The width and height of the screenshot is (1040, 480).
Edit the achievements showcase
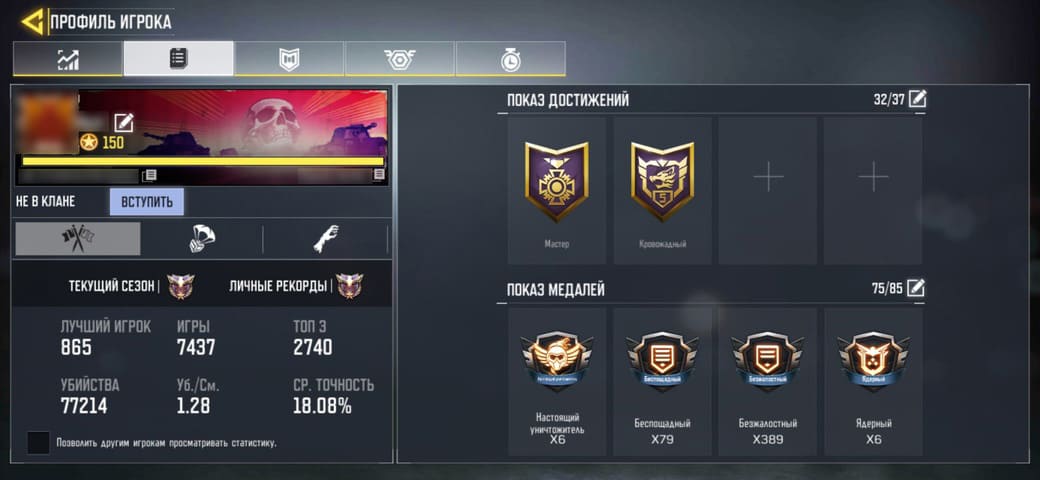pos(916,99)
